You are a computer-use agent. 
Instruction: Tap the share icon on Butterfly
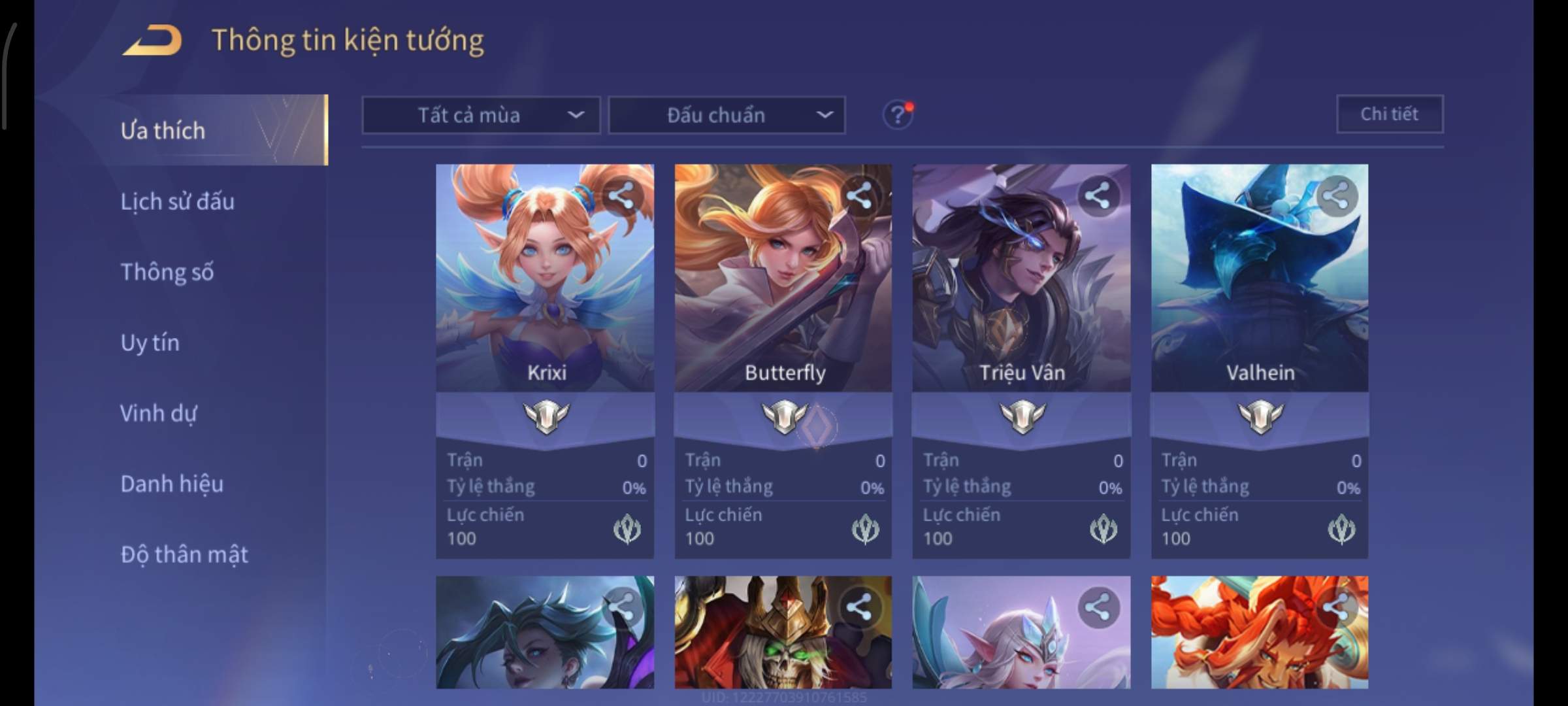(x=859, y=195)
